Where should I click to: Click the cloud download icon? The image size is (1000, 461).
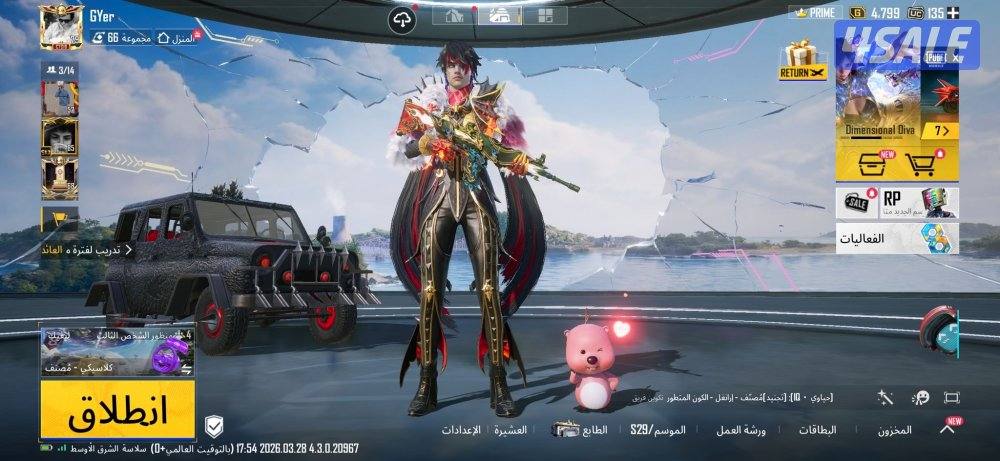tap(402, 22)
